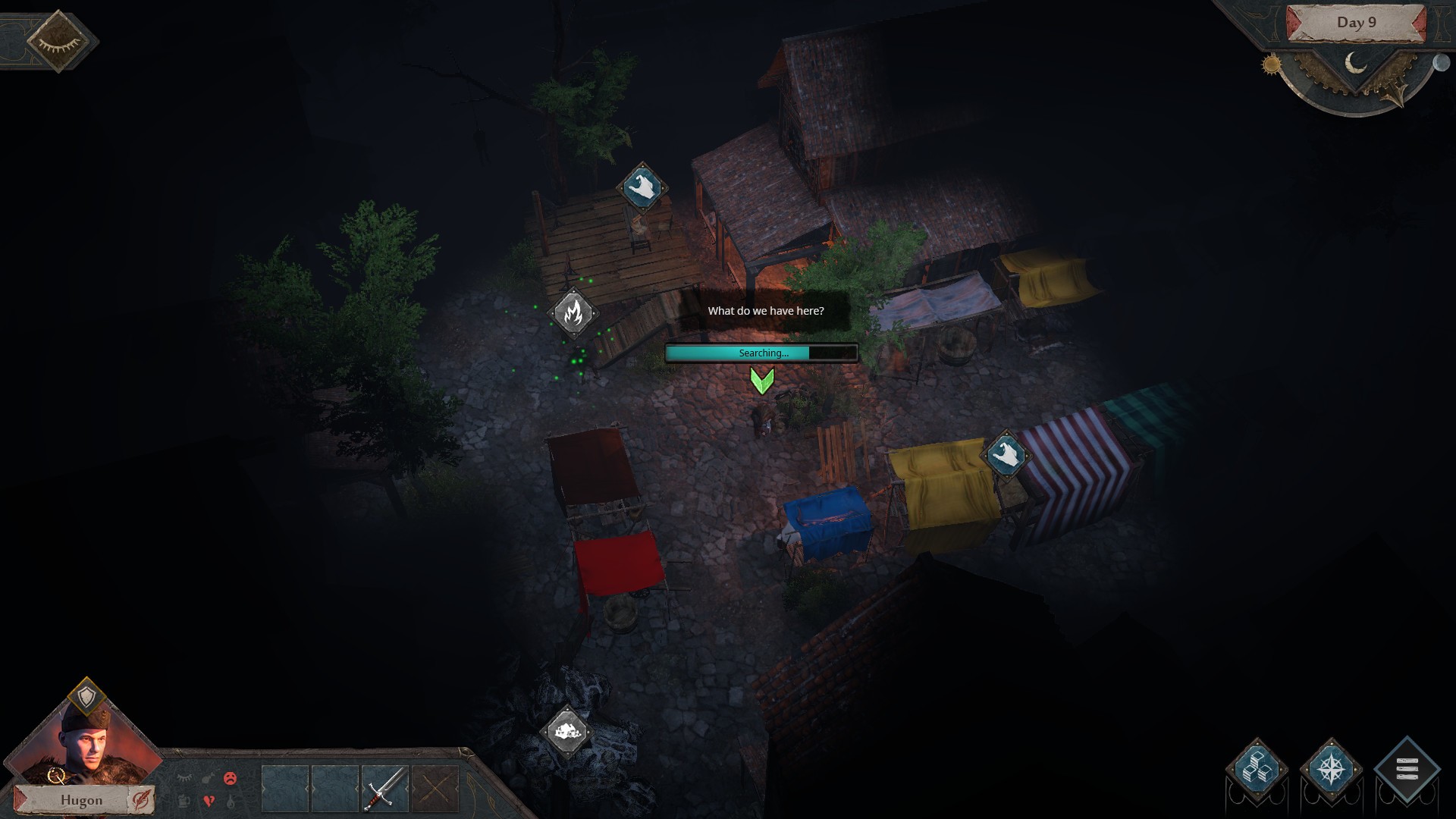
Task: Click the flame campfire marker on the map
Action: [x=574, y=312]
